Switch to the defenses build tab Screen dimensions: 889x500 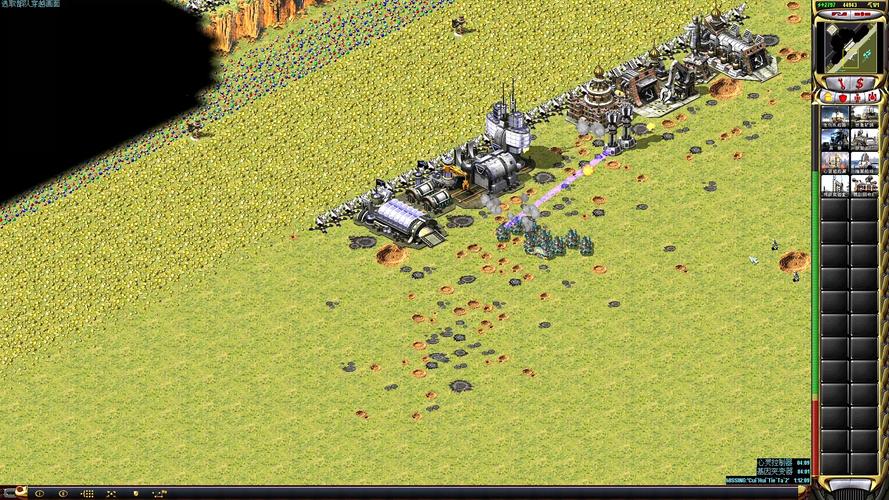click(843, 97)
